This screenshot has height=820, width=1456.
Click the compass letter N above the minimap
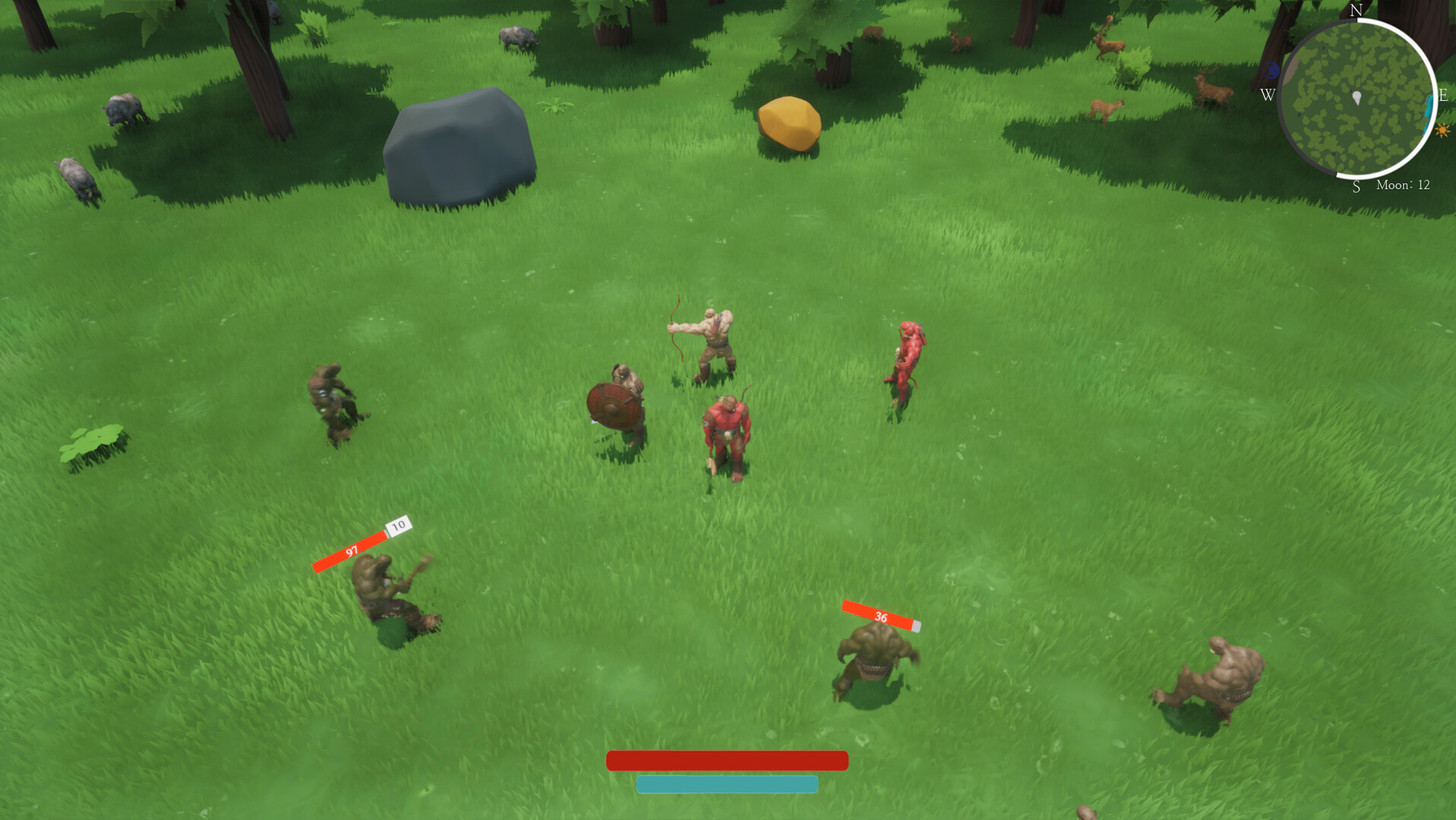click(1356, 11)
